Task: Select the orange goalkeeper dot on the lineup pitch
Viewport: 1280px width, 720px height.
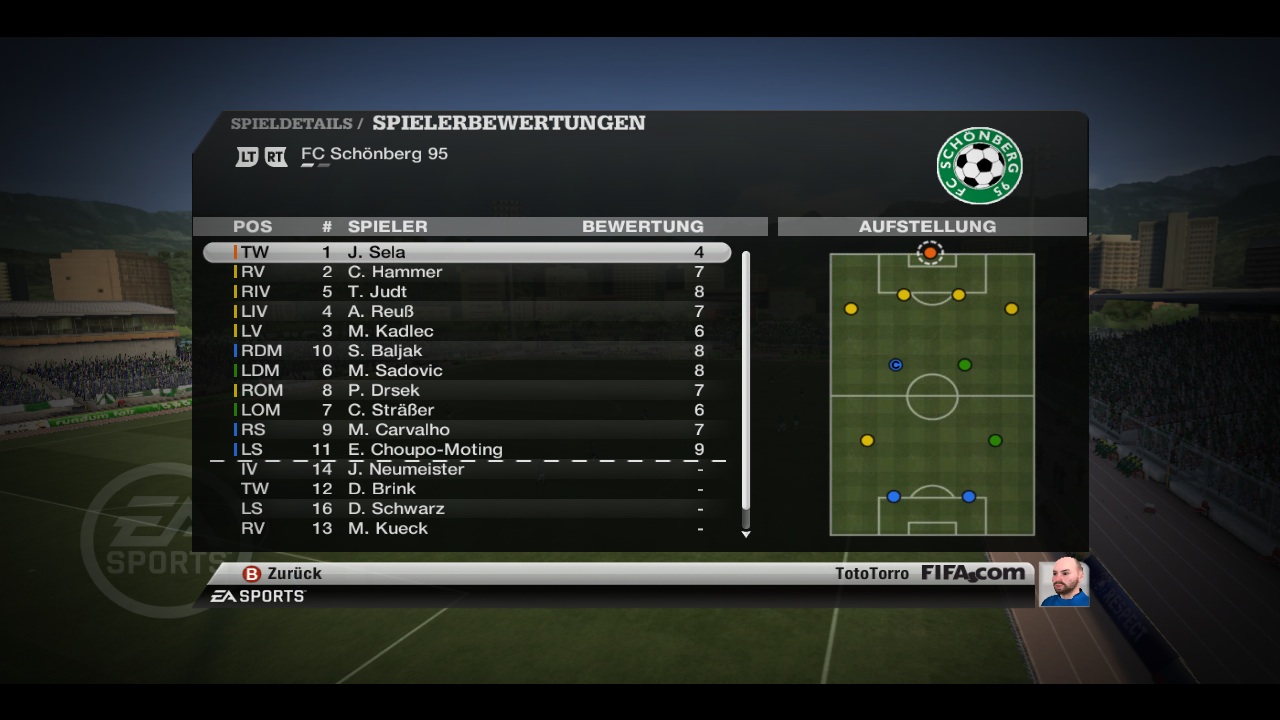Action: pos(930,253)
